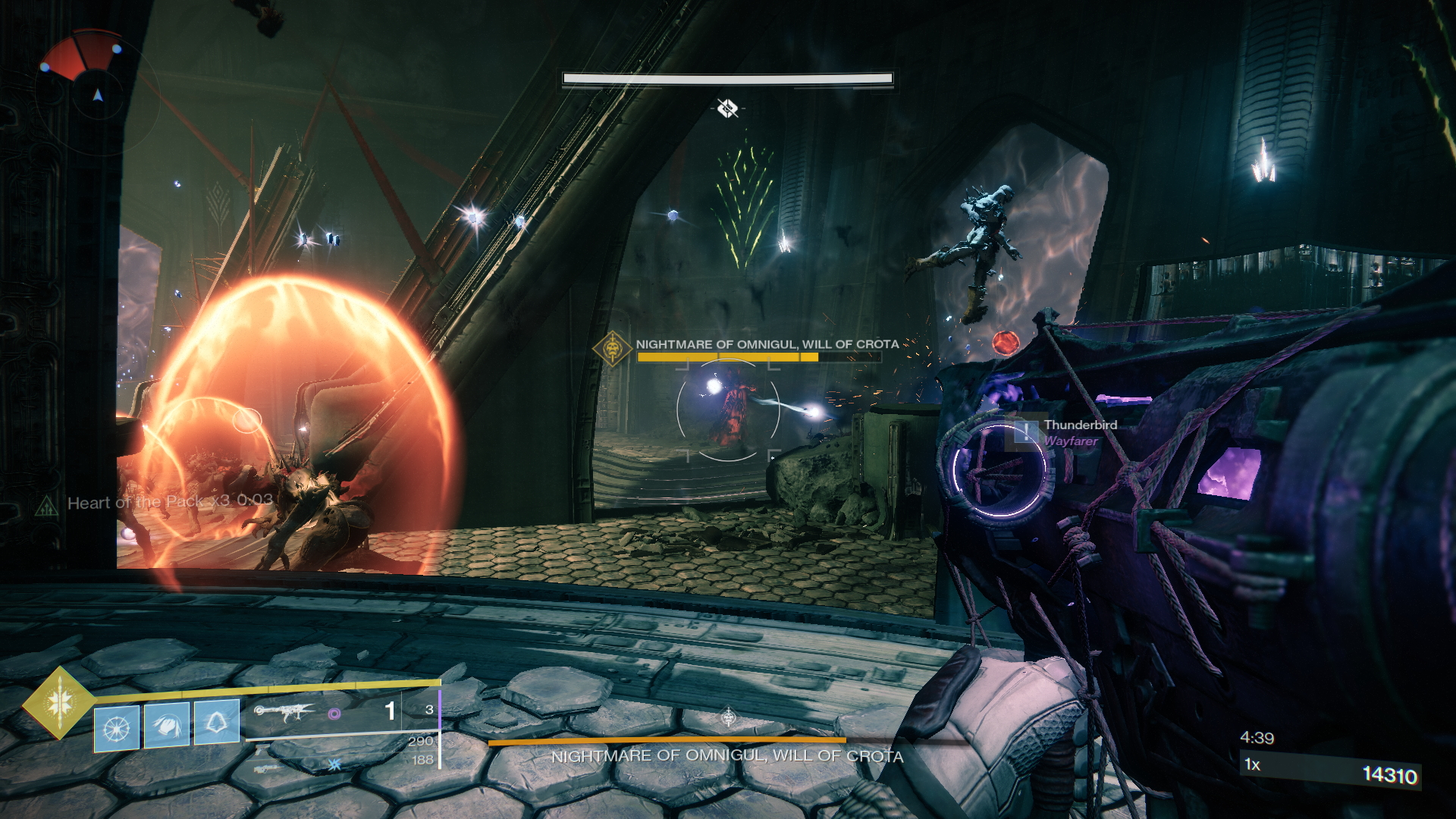Click the ammo reserve count showing 290
This screenshot has height=819, width=1456.
(422, 741)
